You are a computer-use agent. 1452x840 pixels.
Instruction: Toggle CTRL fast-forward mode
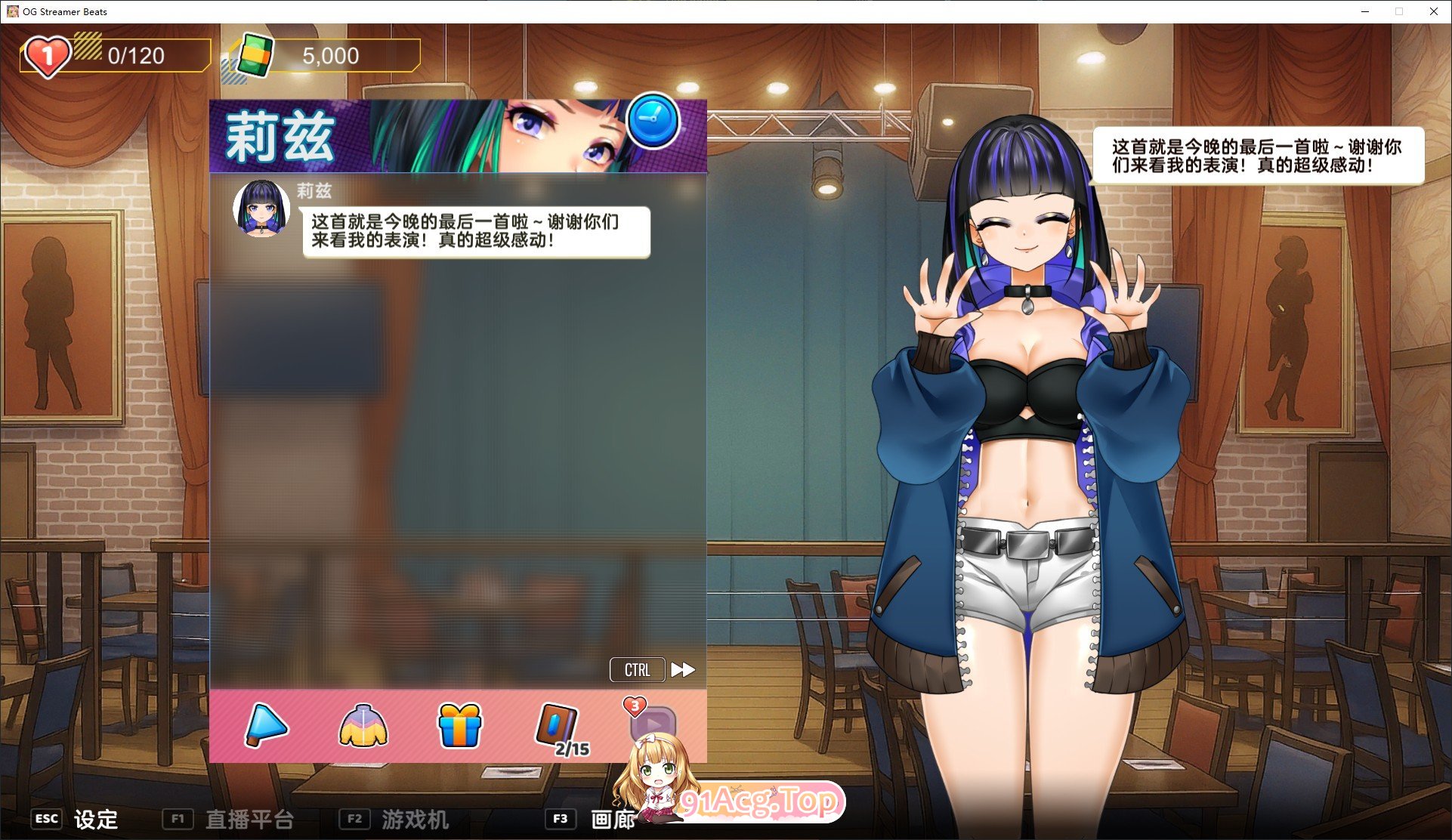[637, 669]
